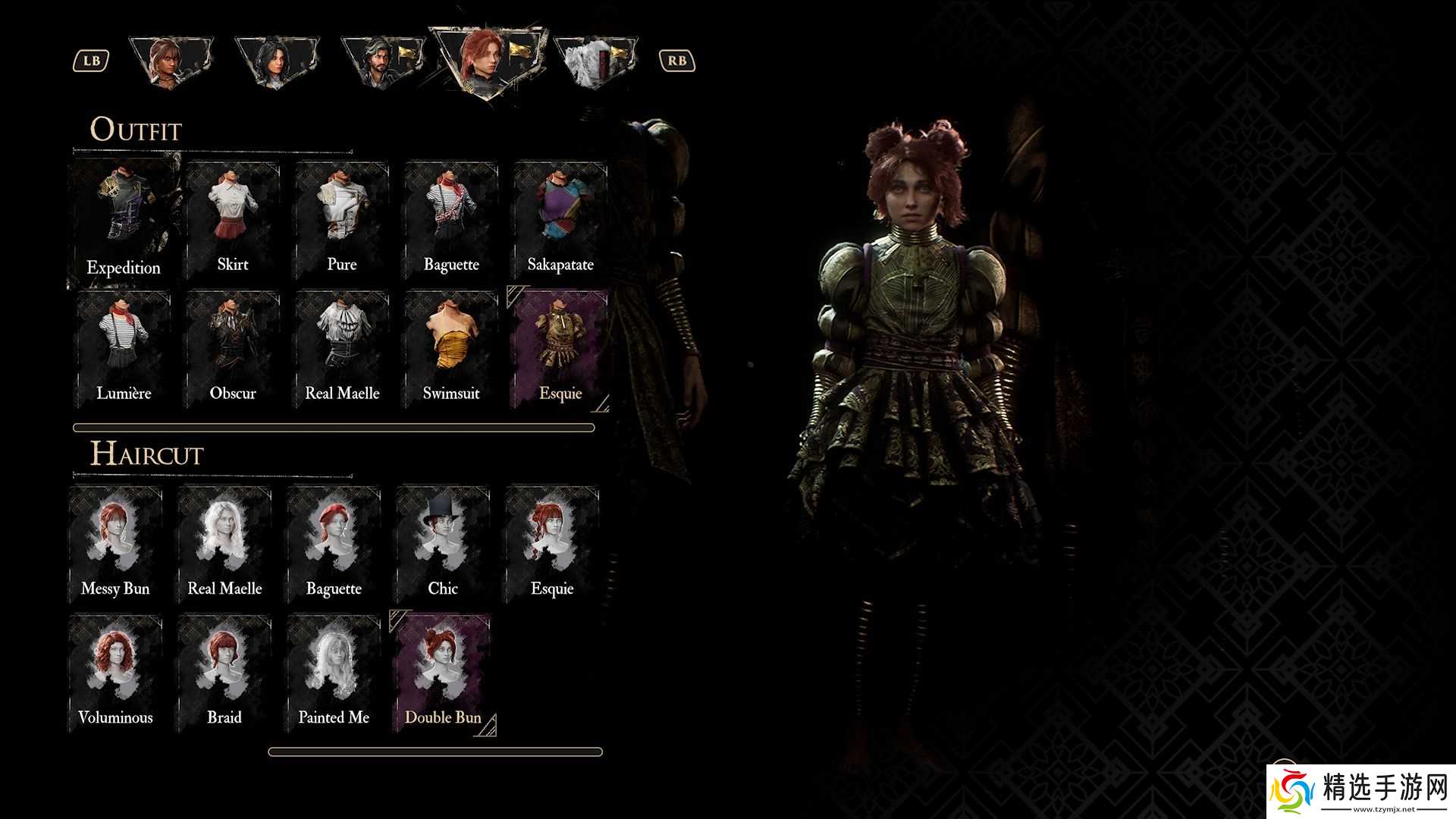Screen dimensions: 1456x819
Task: Apply the Braid haircut
Action: (x=224, y=673)
